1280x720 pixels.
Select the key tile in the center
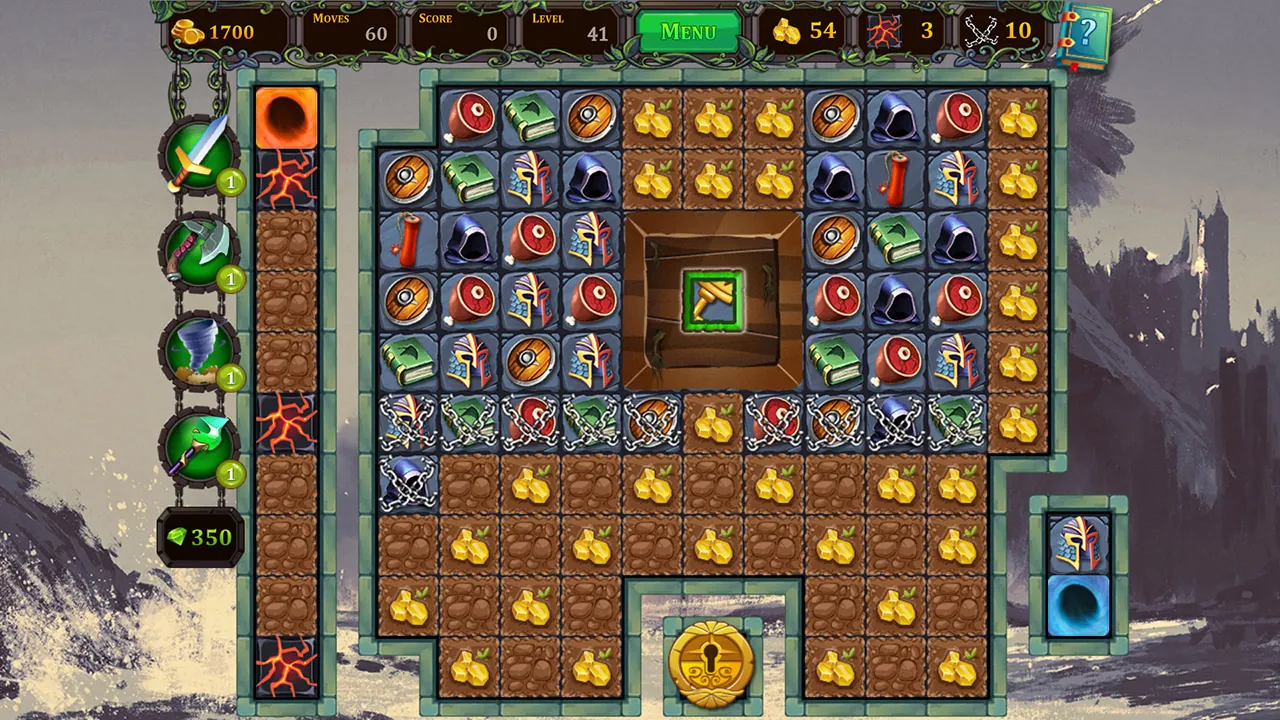coord(713,300)
